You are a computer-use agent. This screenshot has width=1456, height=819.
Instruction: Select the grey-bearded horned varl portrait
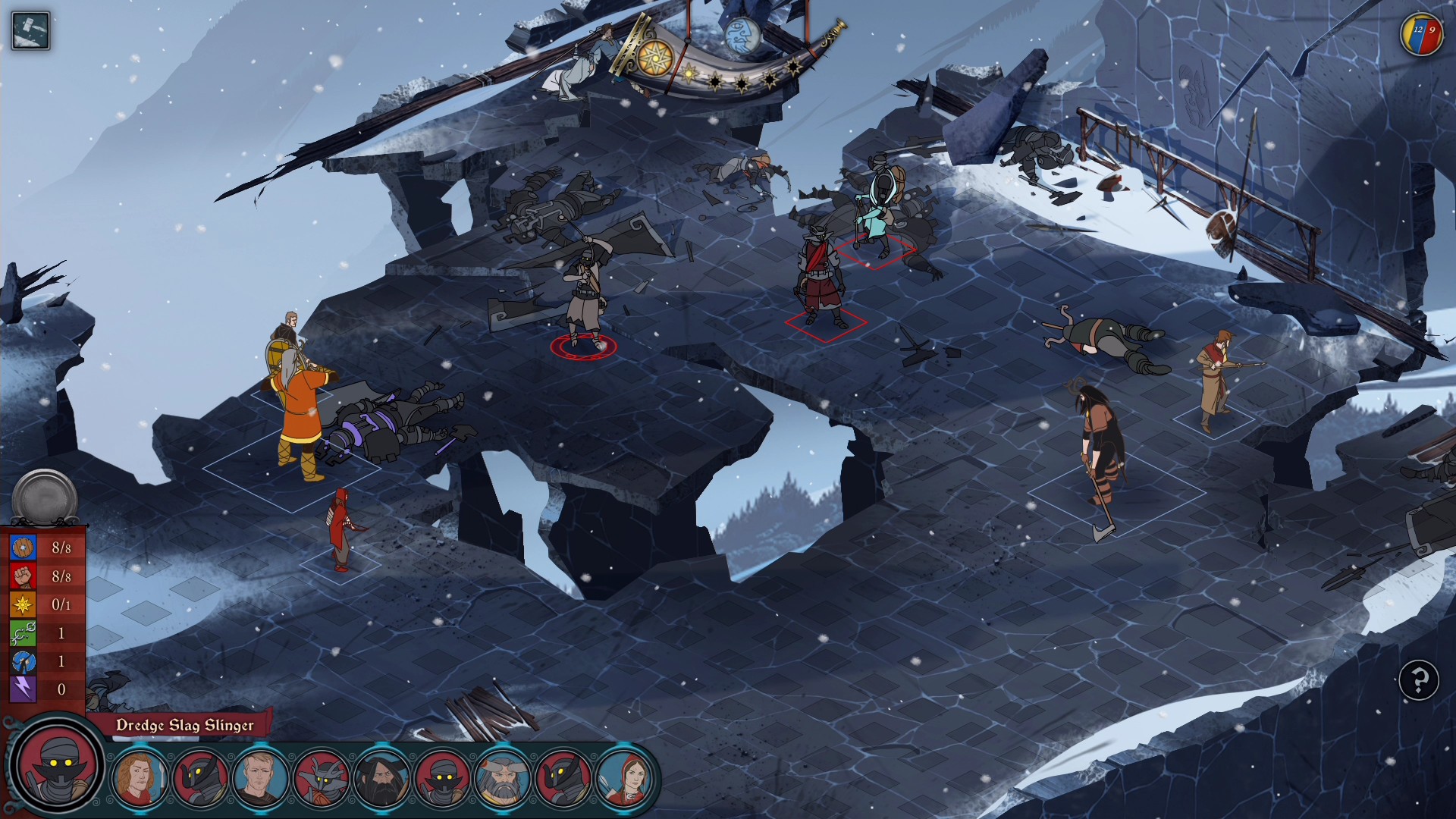click(x=502, y=777)
